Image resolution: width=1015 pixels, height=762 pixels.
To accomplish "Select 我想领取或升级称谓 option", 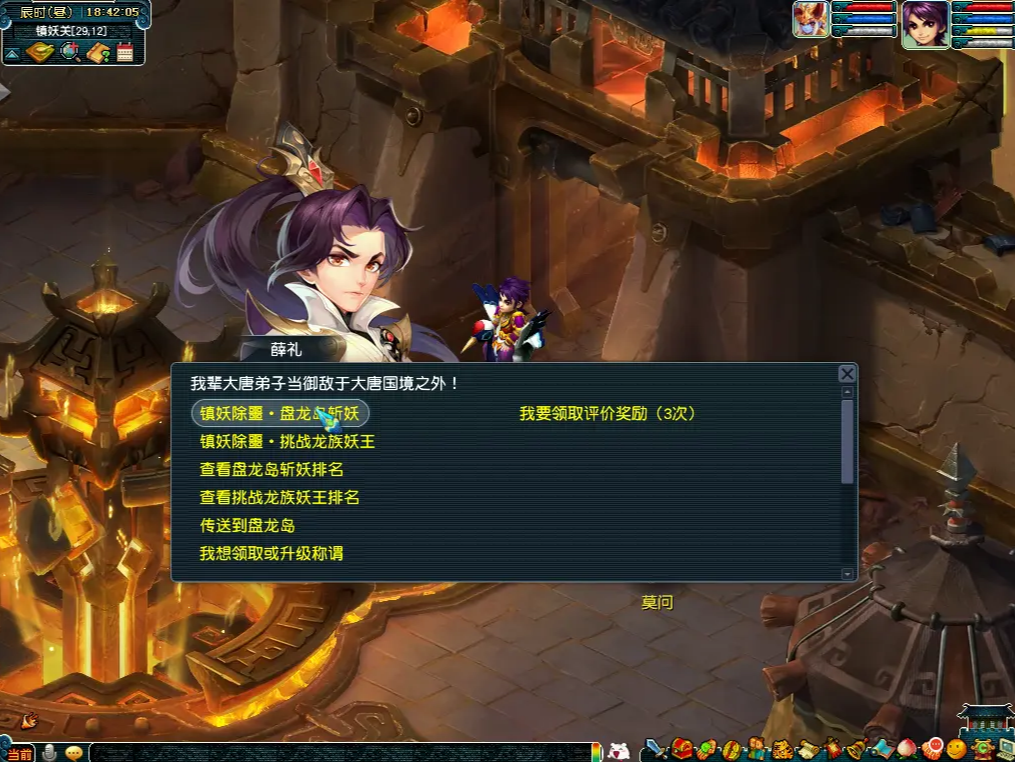I will pyautogui.click(x=271, y=553).
